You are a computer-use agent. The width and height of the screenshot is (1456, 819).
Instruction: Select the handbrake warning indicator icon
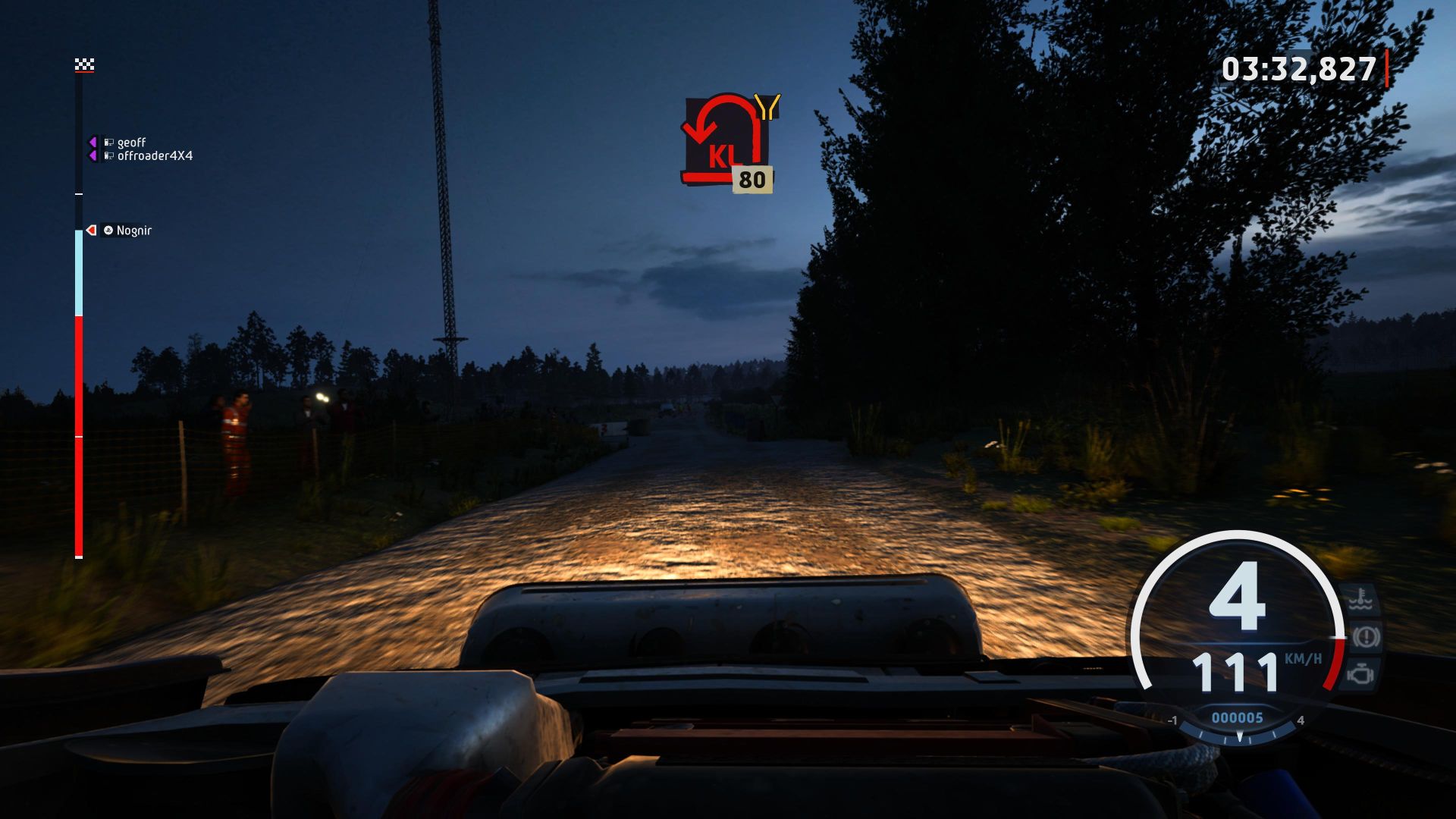click(1365, 637)
